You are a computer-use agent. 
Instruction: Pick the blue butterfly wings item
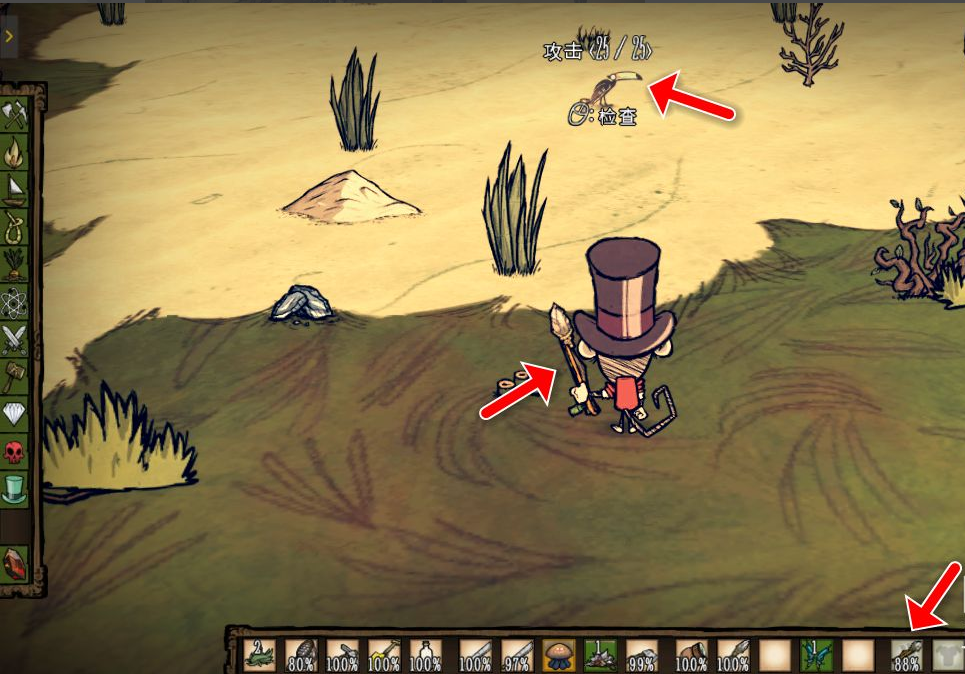pyautogui.click(x=816, y=655)
